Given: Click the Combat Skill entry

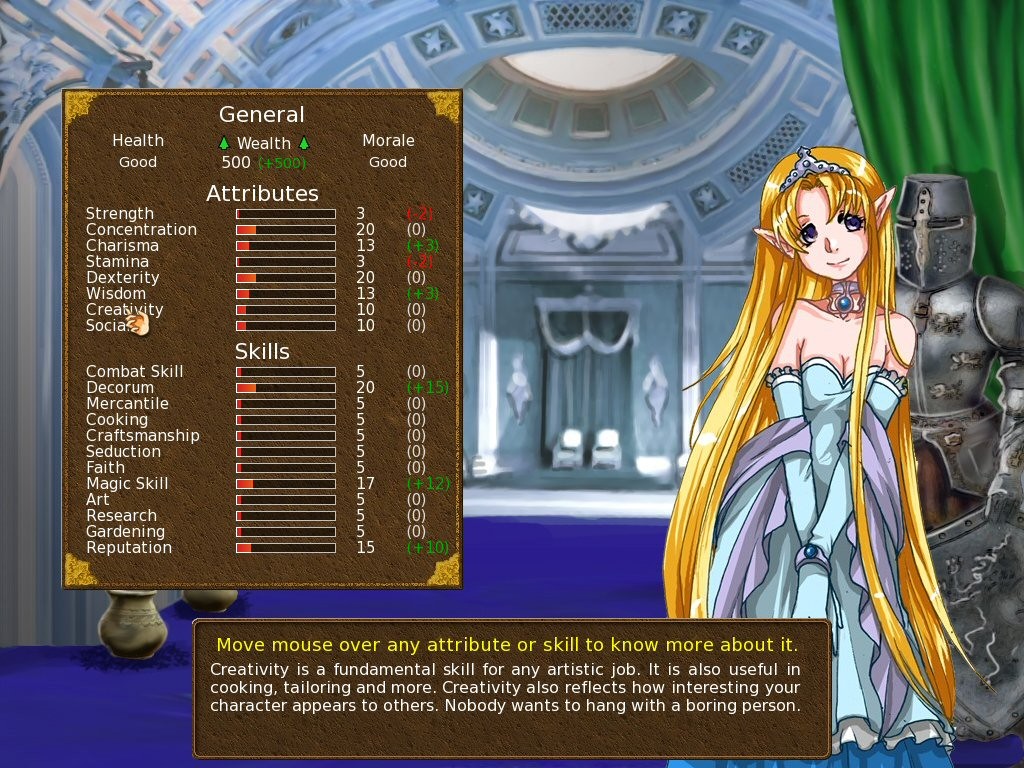Looking at the screenshot, I should (135, 372).
